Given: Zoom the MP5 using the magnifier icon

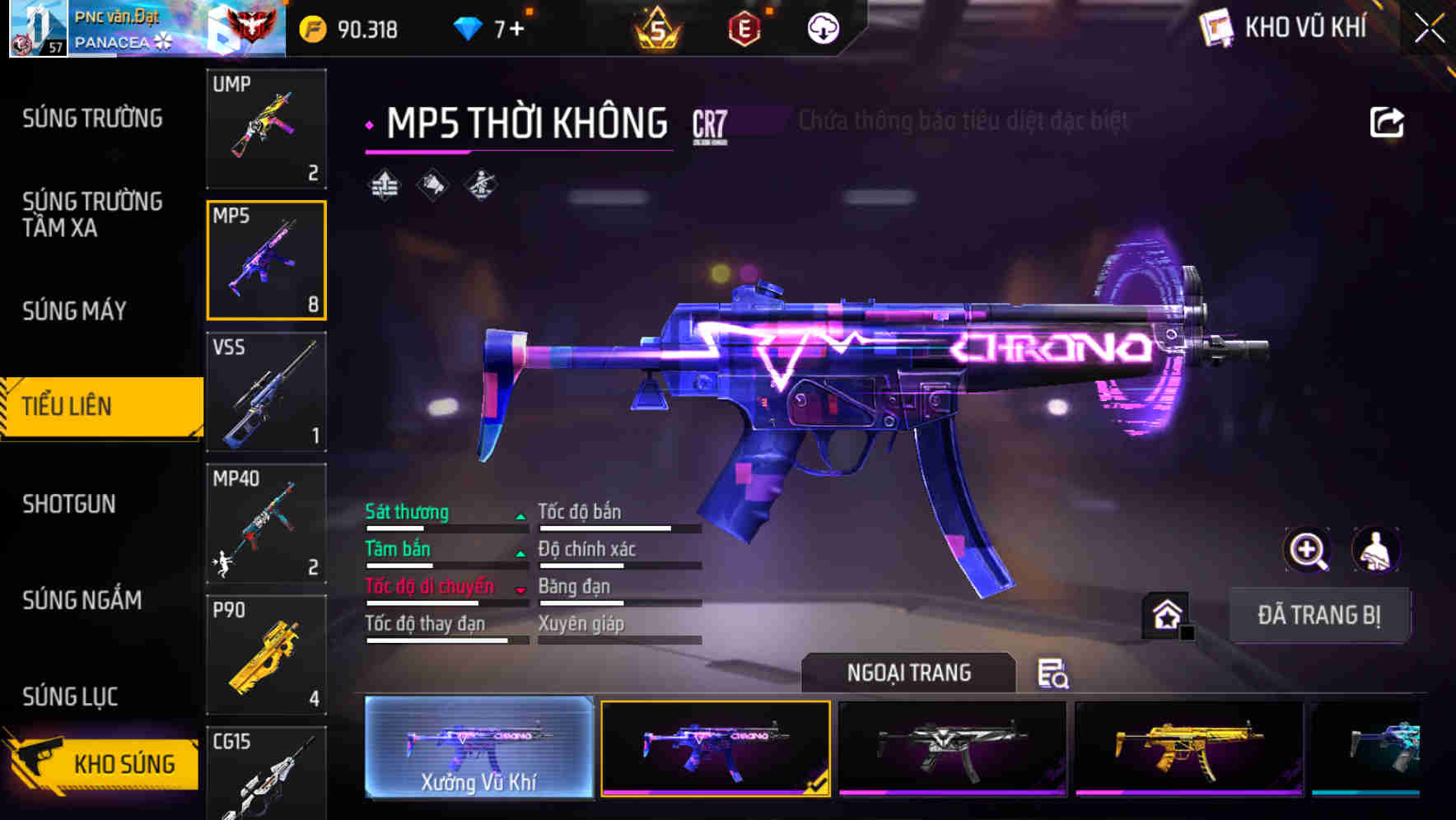Looking at the screenshot, I should [1309, 550].
